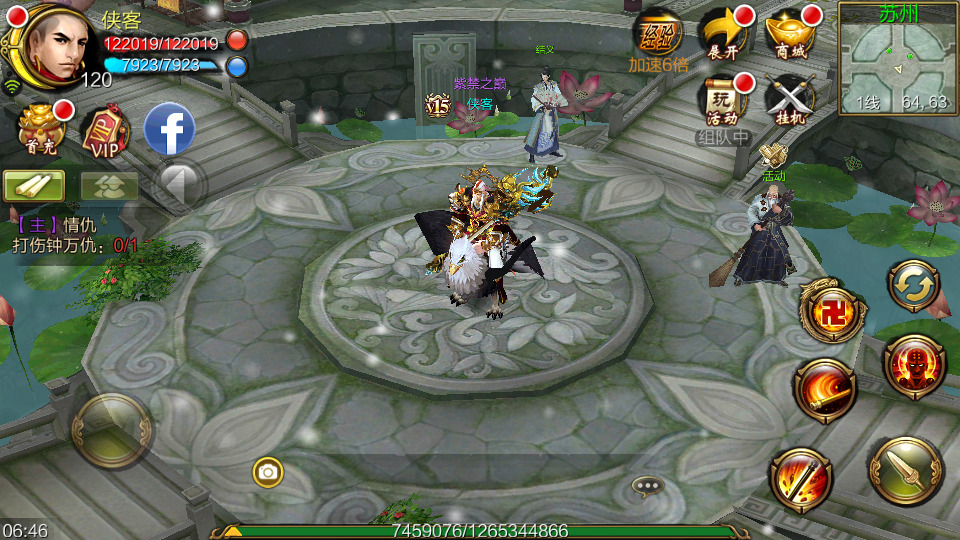Open the chat speech bubble
The height and width of the screenshot is (540, 960).
point(647,486)
